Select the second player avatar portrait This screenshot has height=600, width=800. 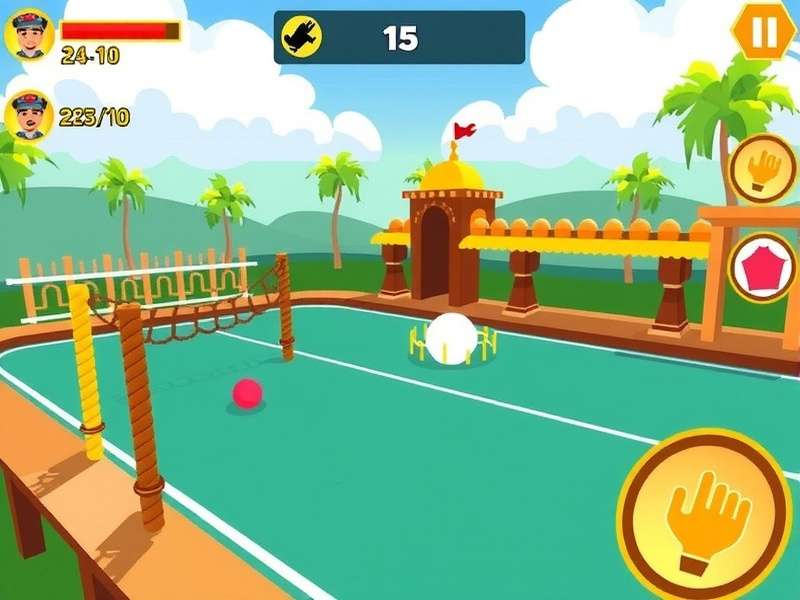tap(29, 117)
